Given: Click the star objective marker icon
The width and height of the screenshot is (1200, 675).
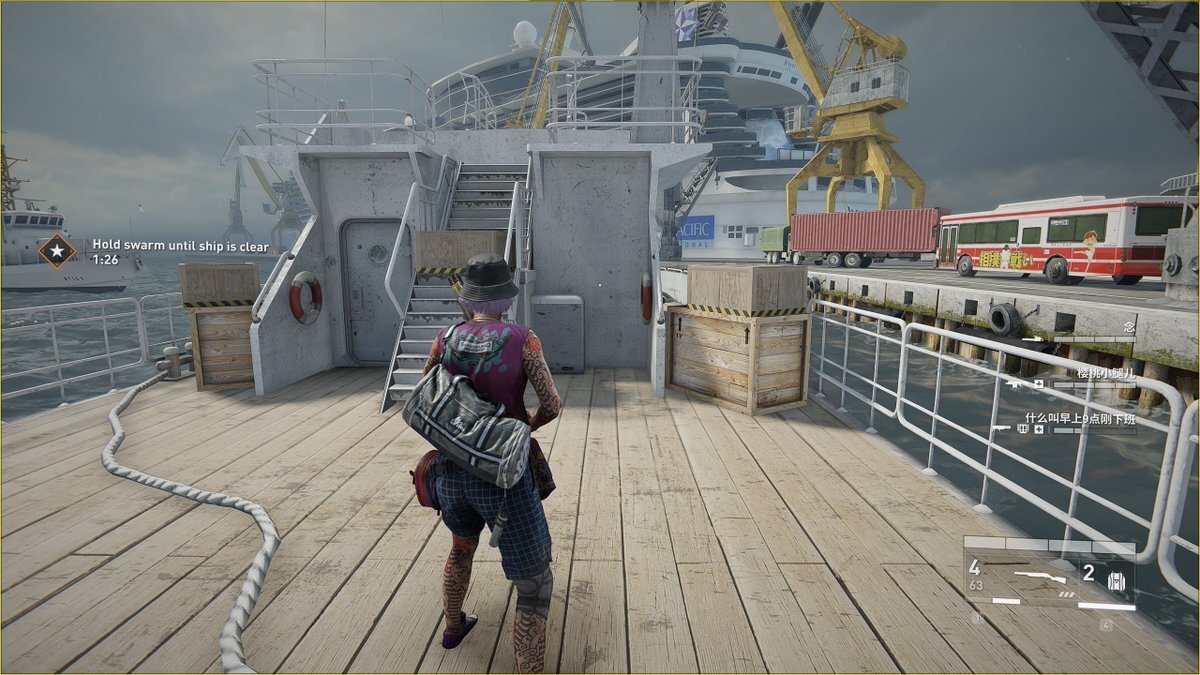Looking at the screenshot, I should pyautogui.click(x=57, y=250).
